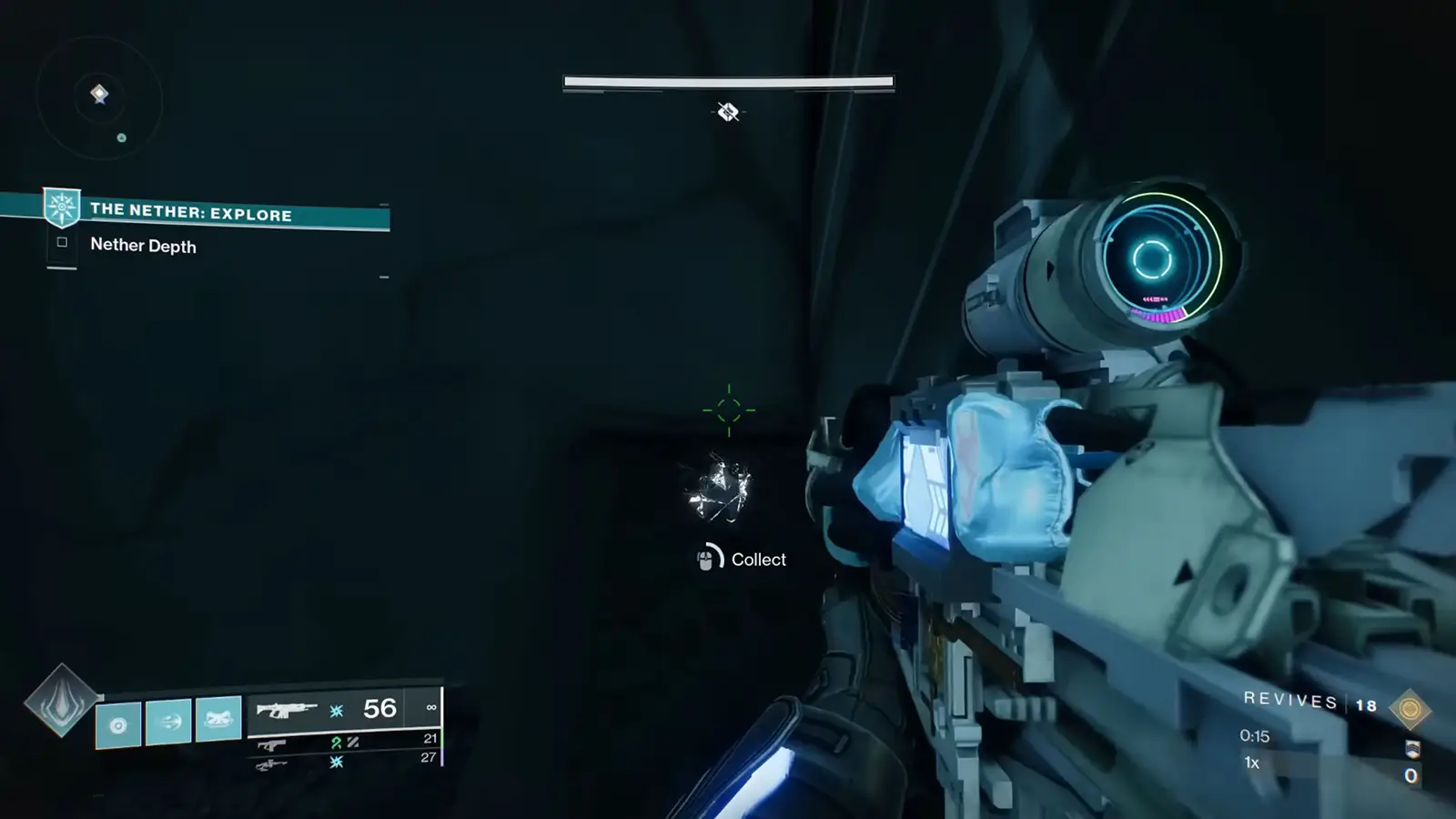This screenshot has height=819, width=1456.
Task: Toggle the green energy symbol on the sidearm row
Action: pos(337,742)
